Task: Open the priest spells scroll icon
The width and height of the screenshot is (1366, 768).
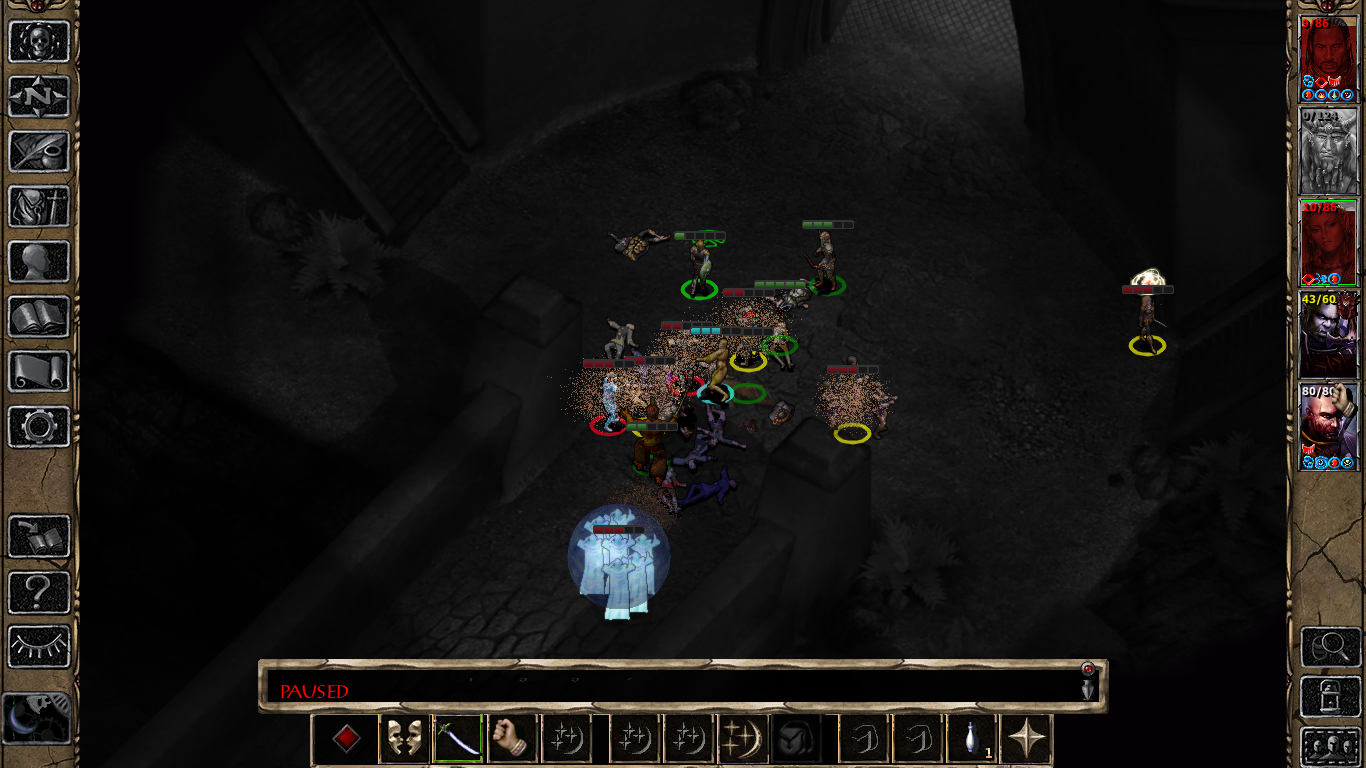Action: (x=38, y=372)
